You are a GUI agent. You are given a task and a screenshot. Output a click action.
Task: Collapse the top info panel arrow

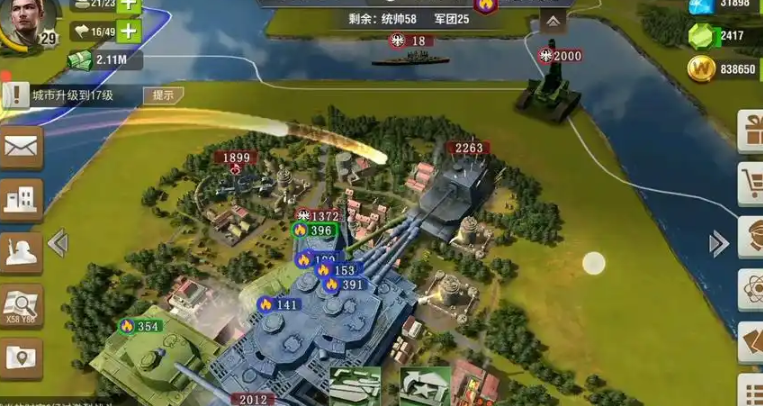coord(553,20)
